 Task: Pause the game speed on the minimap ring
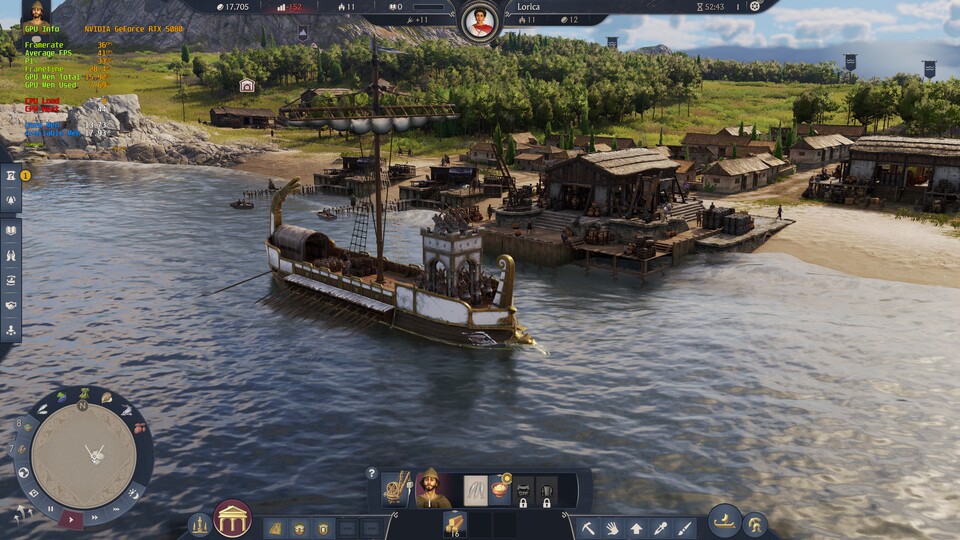51,509
